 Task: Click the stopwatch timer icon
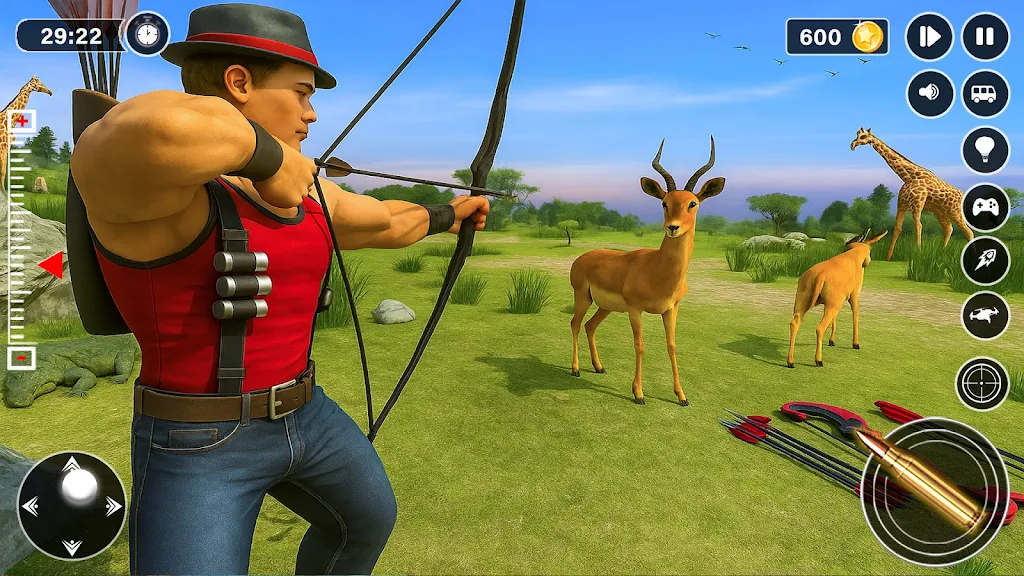pos(147,34)
